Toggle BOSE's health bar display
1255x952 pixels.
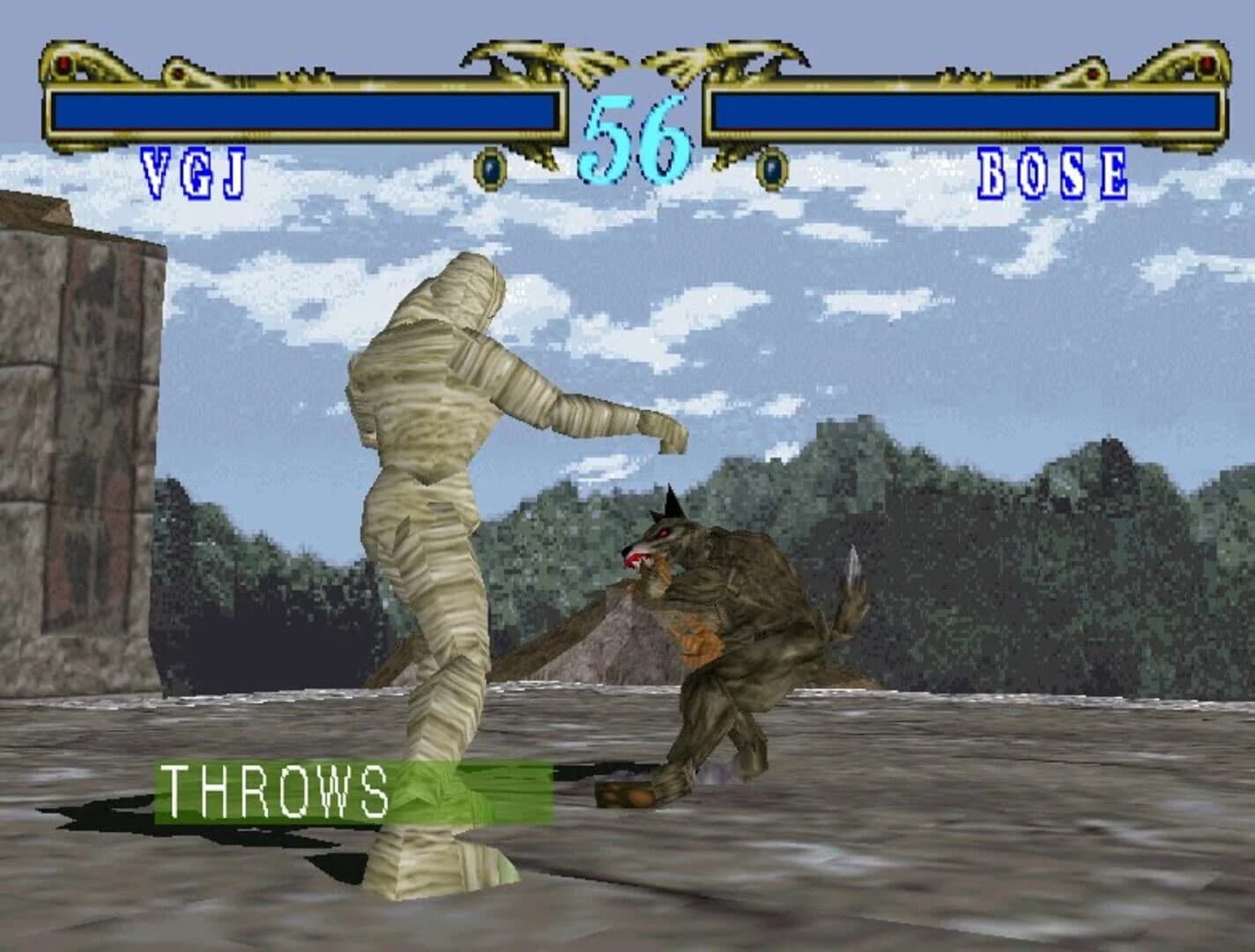click(x=961, y=110)
